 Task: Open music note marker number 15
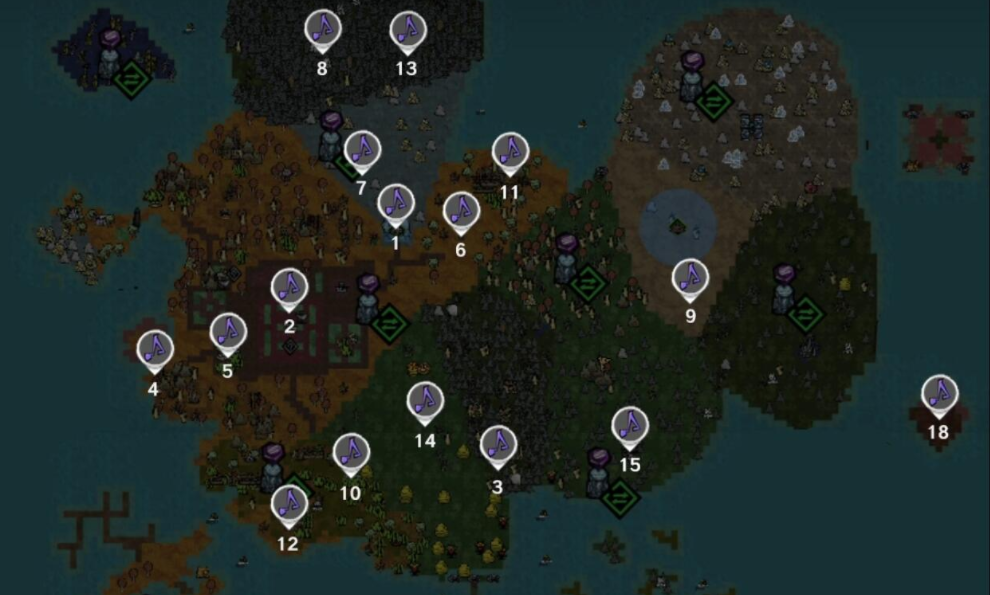click(x=629, y=425)
